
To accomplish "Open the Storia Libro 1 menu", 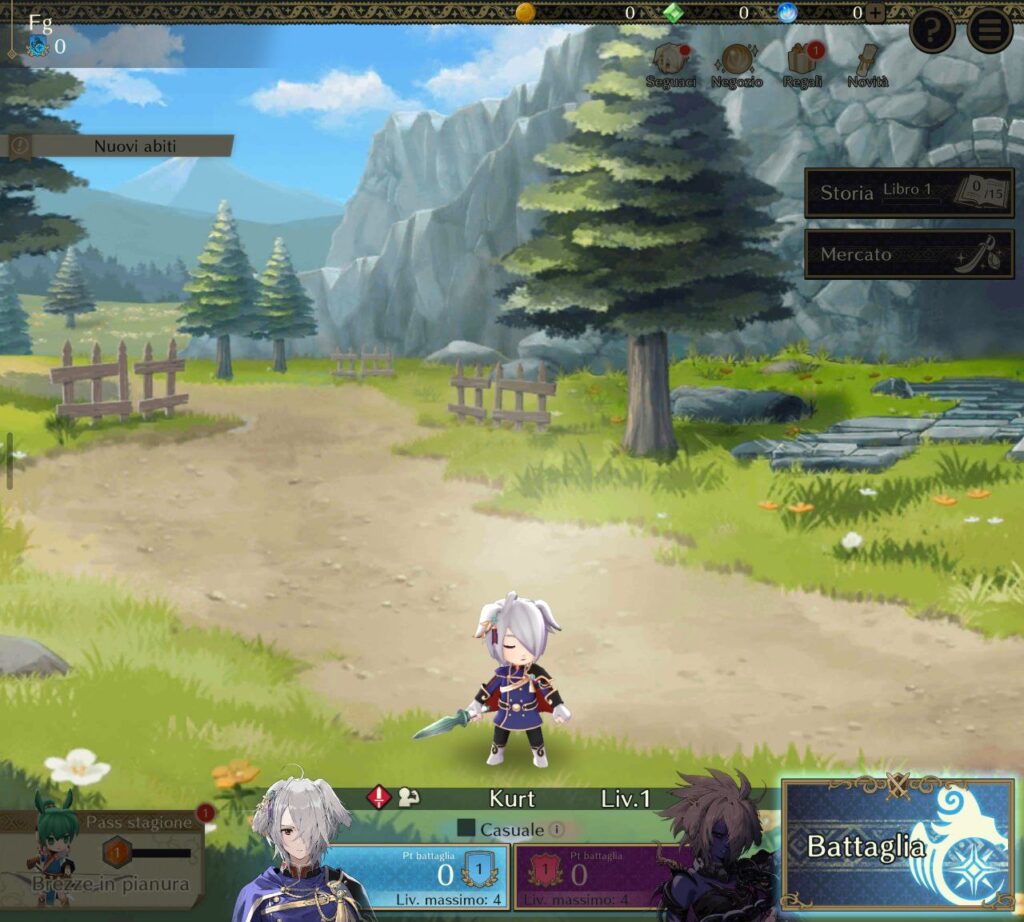I will (x=909, y=193).
